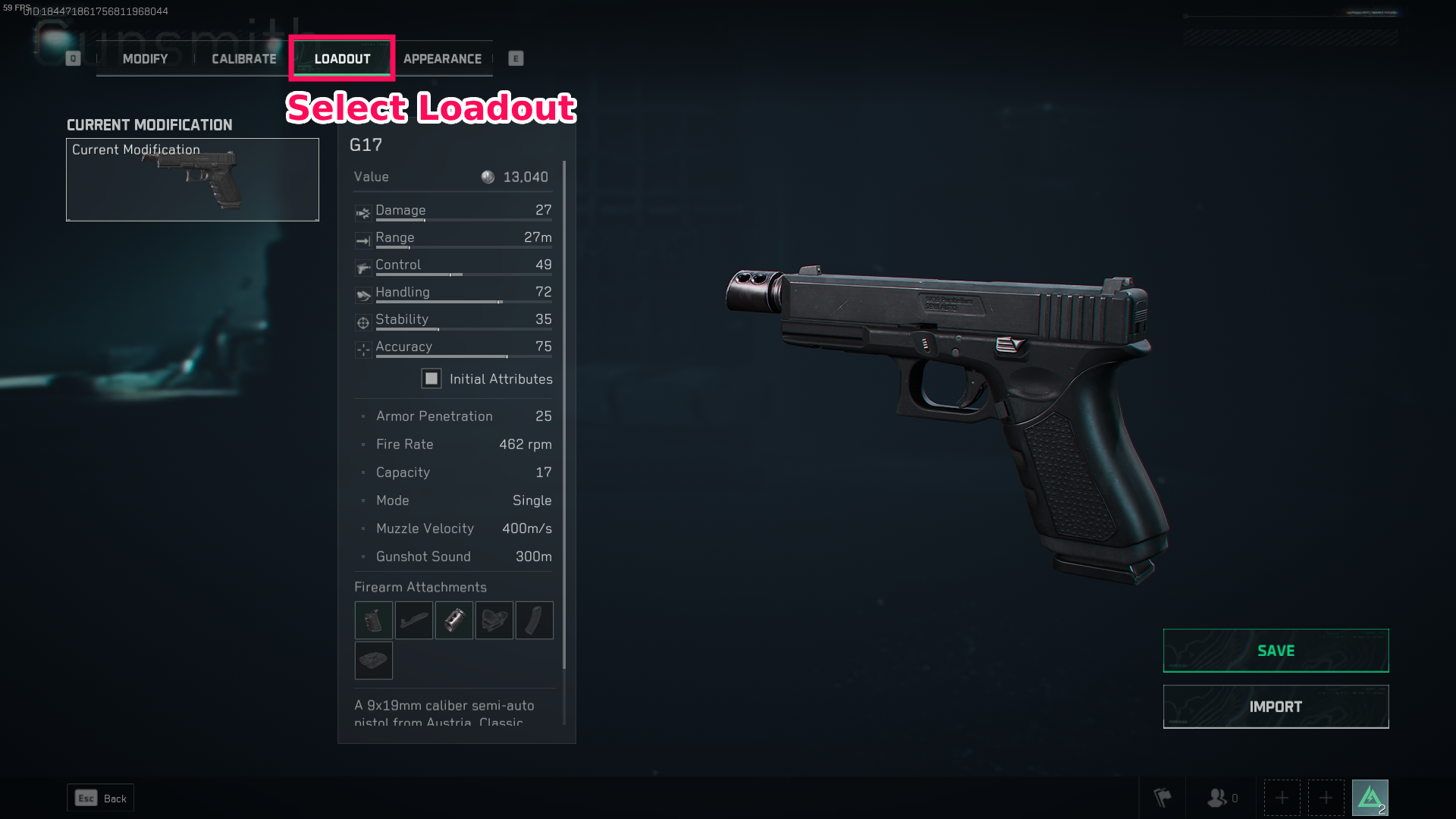Open the Appearance tab

[x=443, y=58]
